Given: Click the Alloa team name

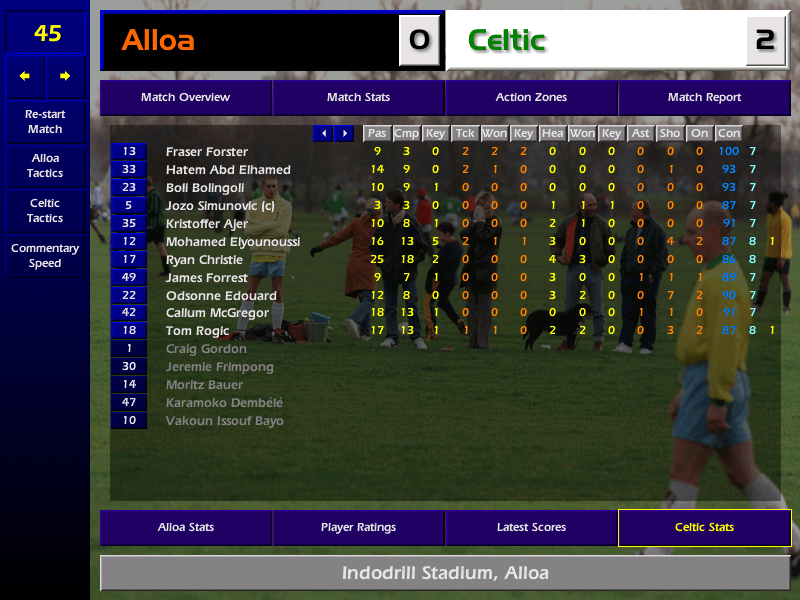Looking at the screenshot, I should pos(158,41).
